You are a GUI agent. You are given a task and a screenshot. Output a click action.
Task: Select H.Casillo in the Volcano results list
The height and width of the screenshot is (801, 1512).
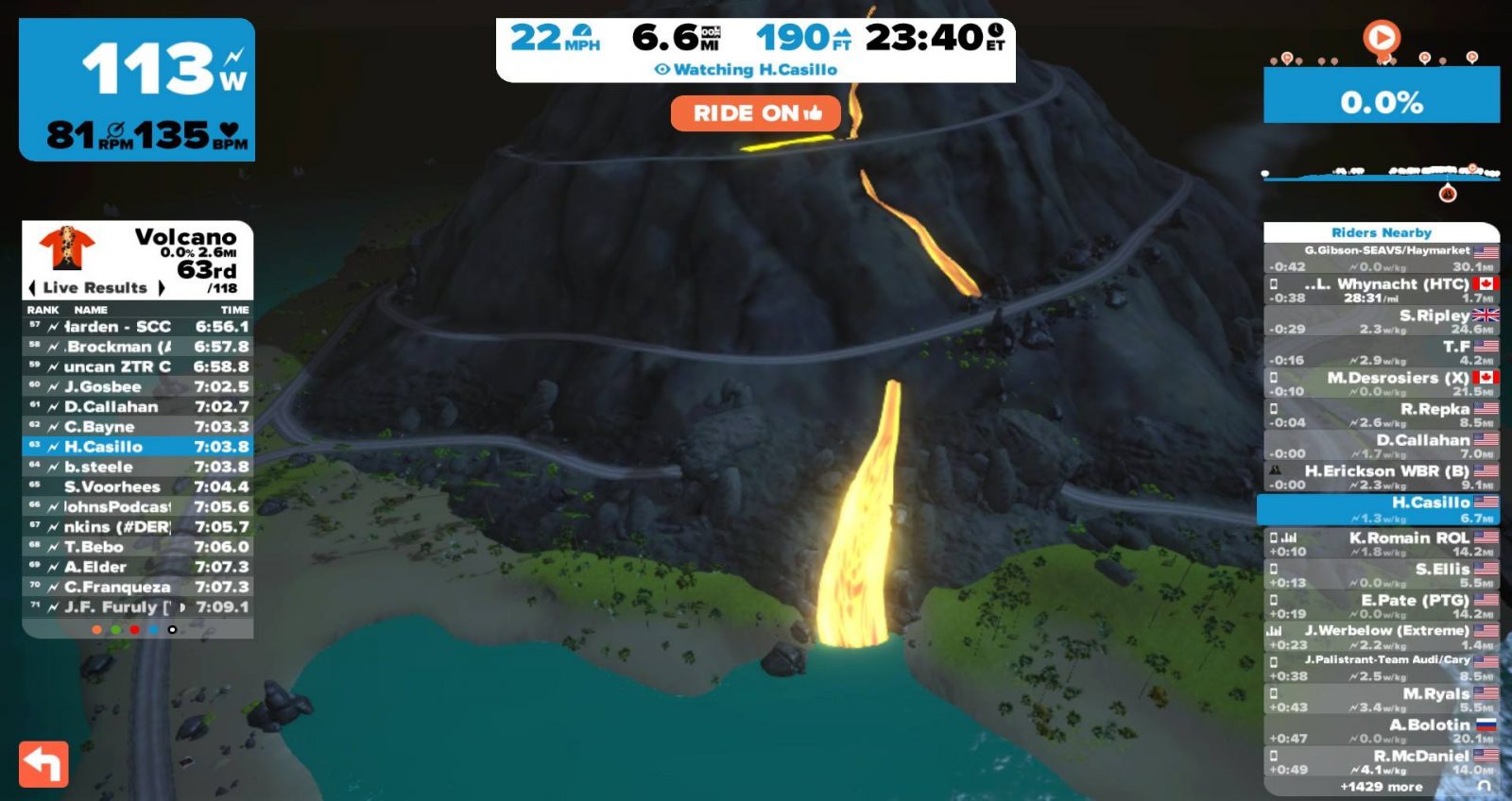[x=138, y=447]
